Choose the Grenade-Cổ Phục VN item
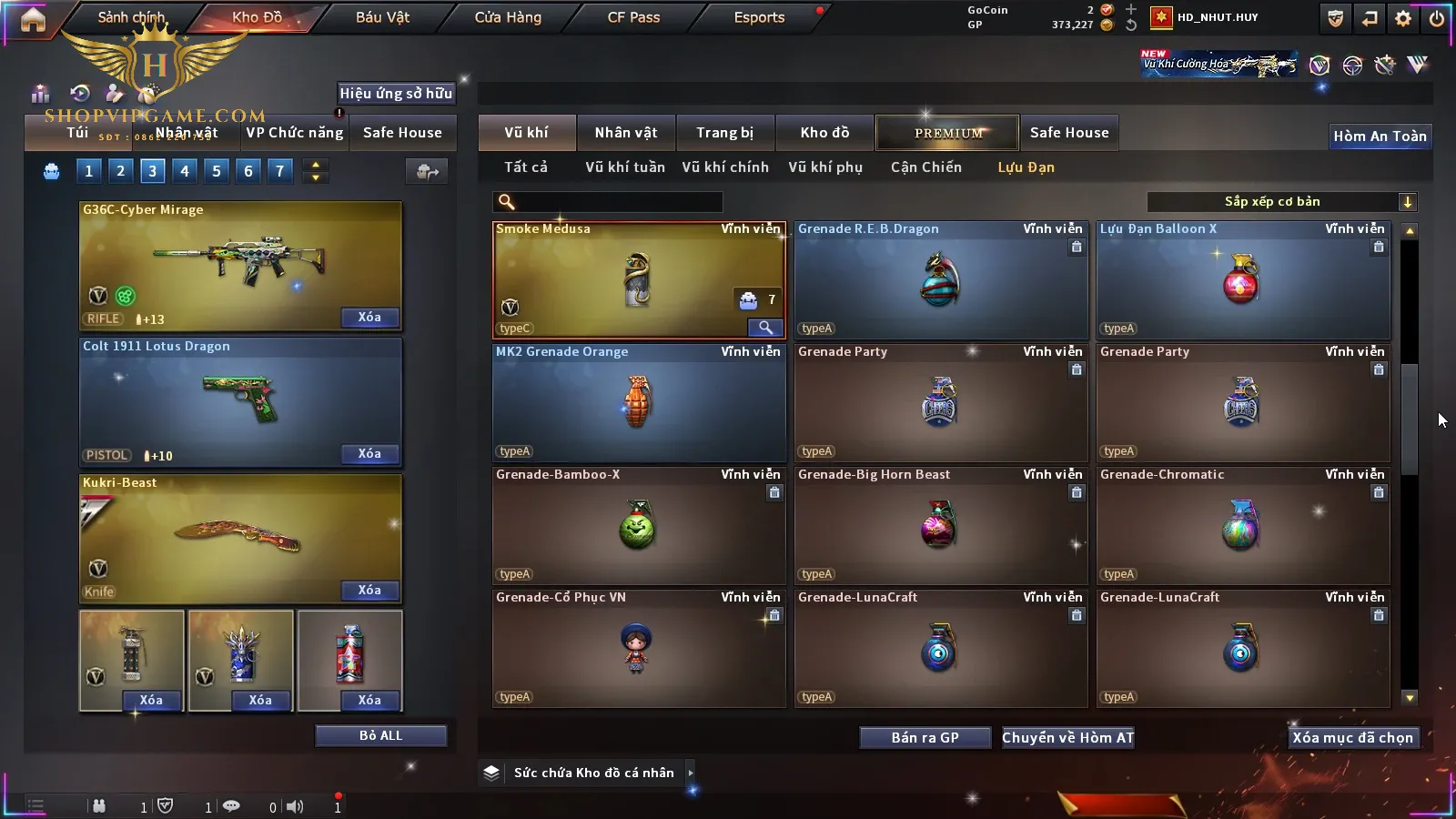This screenshot has height=819, width=1456. [638, 648]
